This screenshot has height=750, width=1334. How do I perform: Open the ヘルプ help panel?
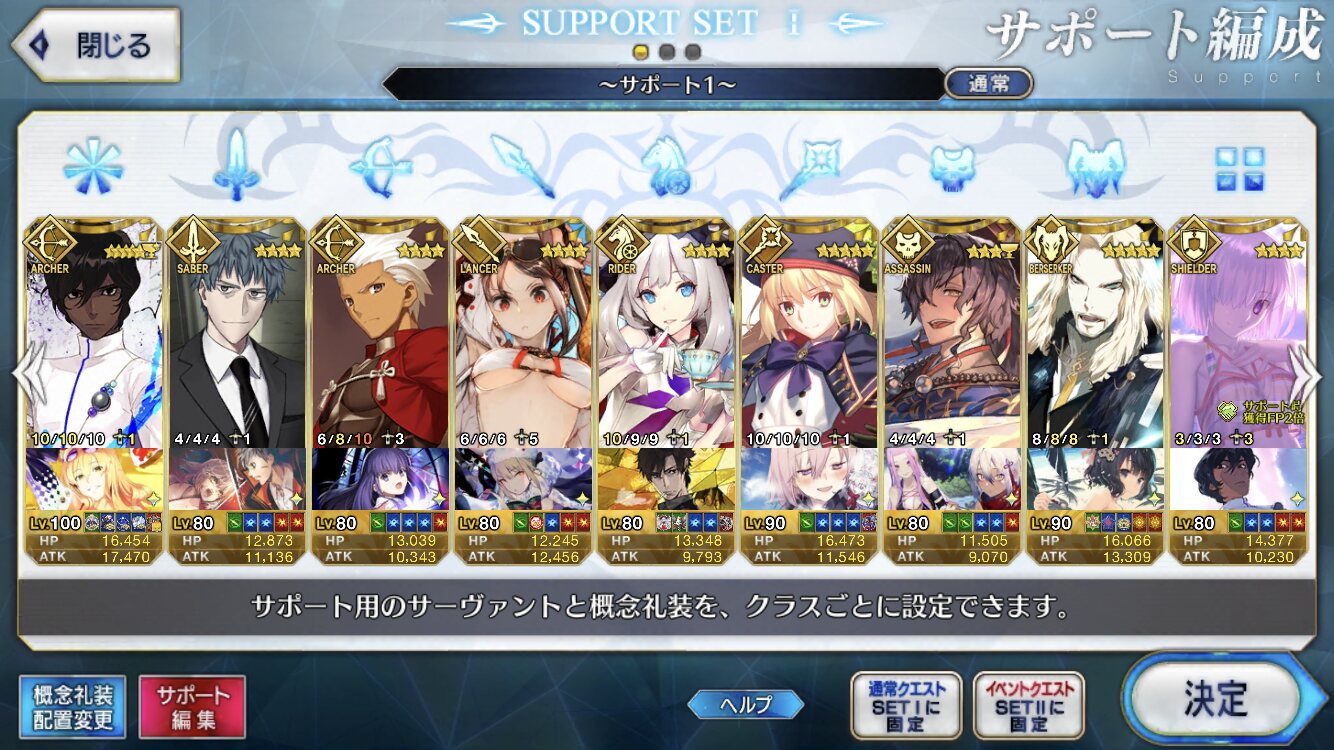point(745,704)
